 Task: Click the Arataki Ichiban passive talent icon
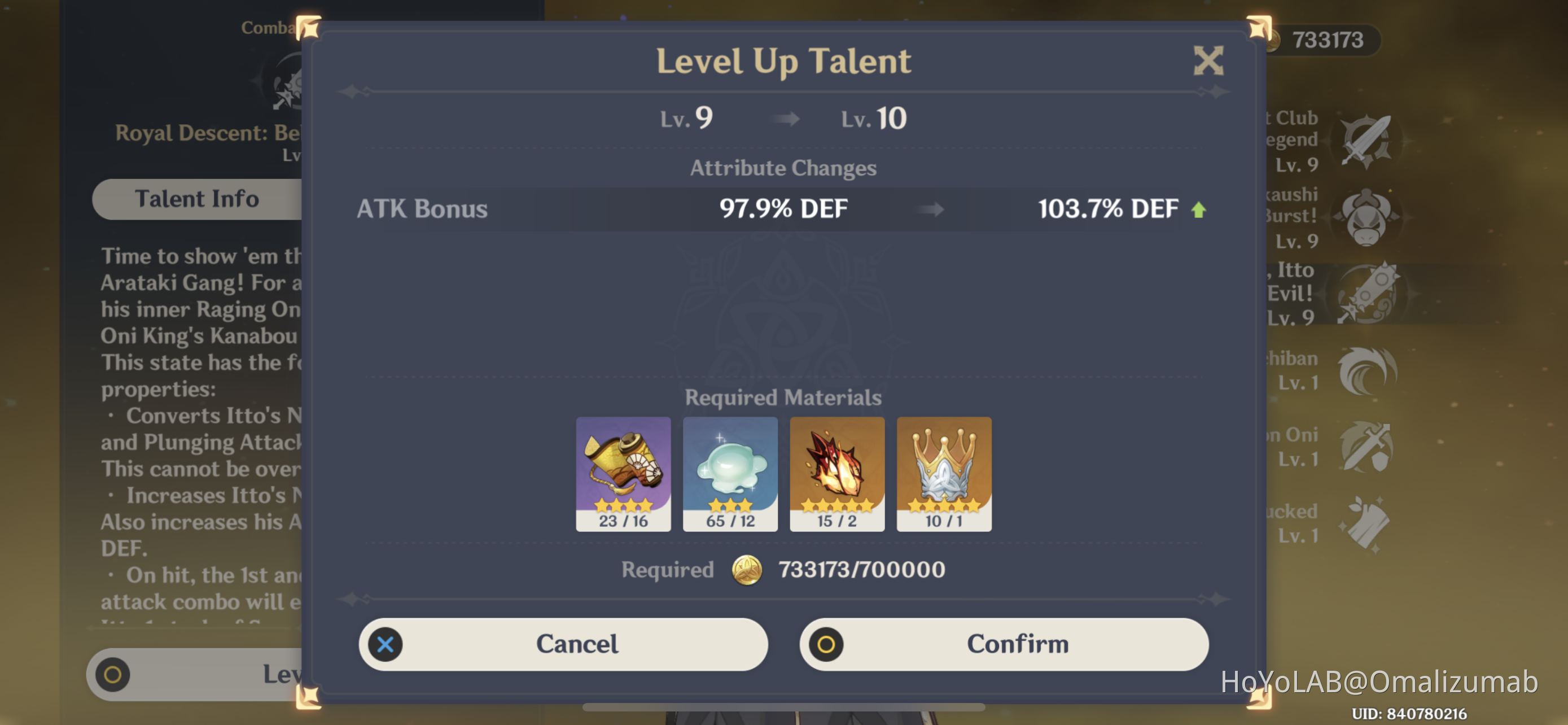click(1366, 372)
